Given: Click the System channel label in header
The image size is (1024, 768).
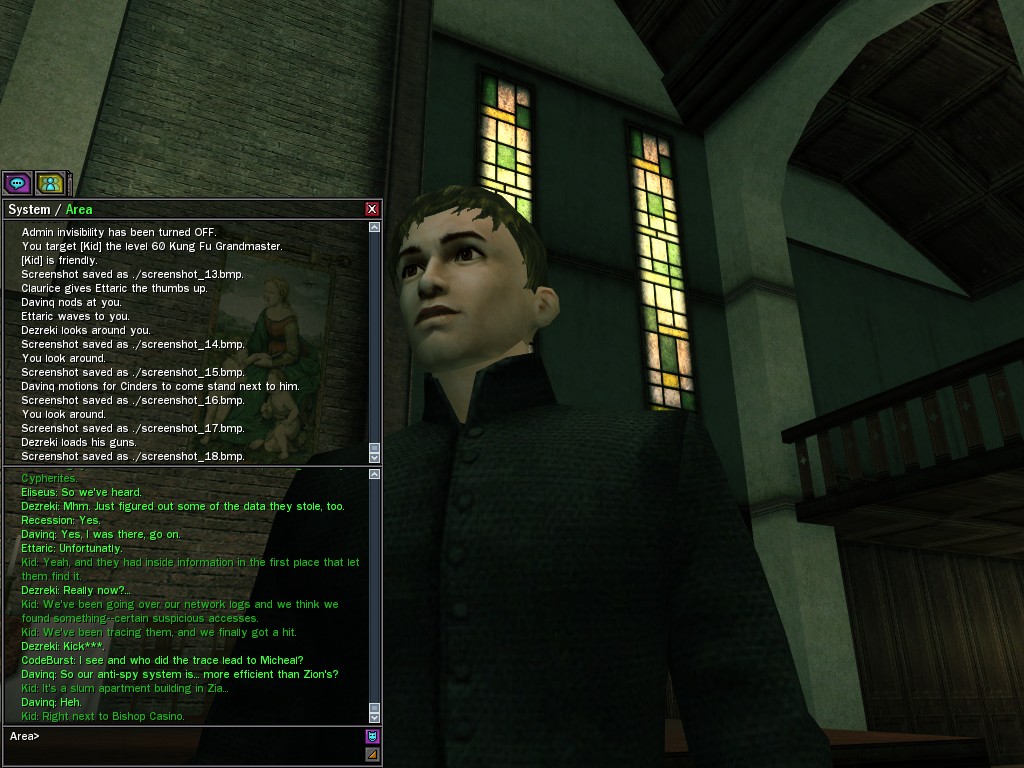Looking at the screenshot, I should coord(28,209).
